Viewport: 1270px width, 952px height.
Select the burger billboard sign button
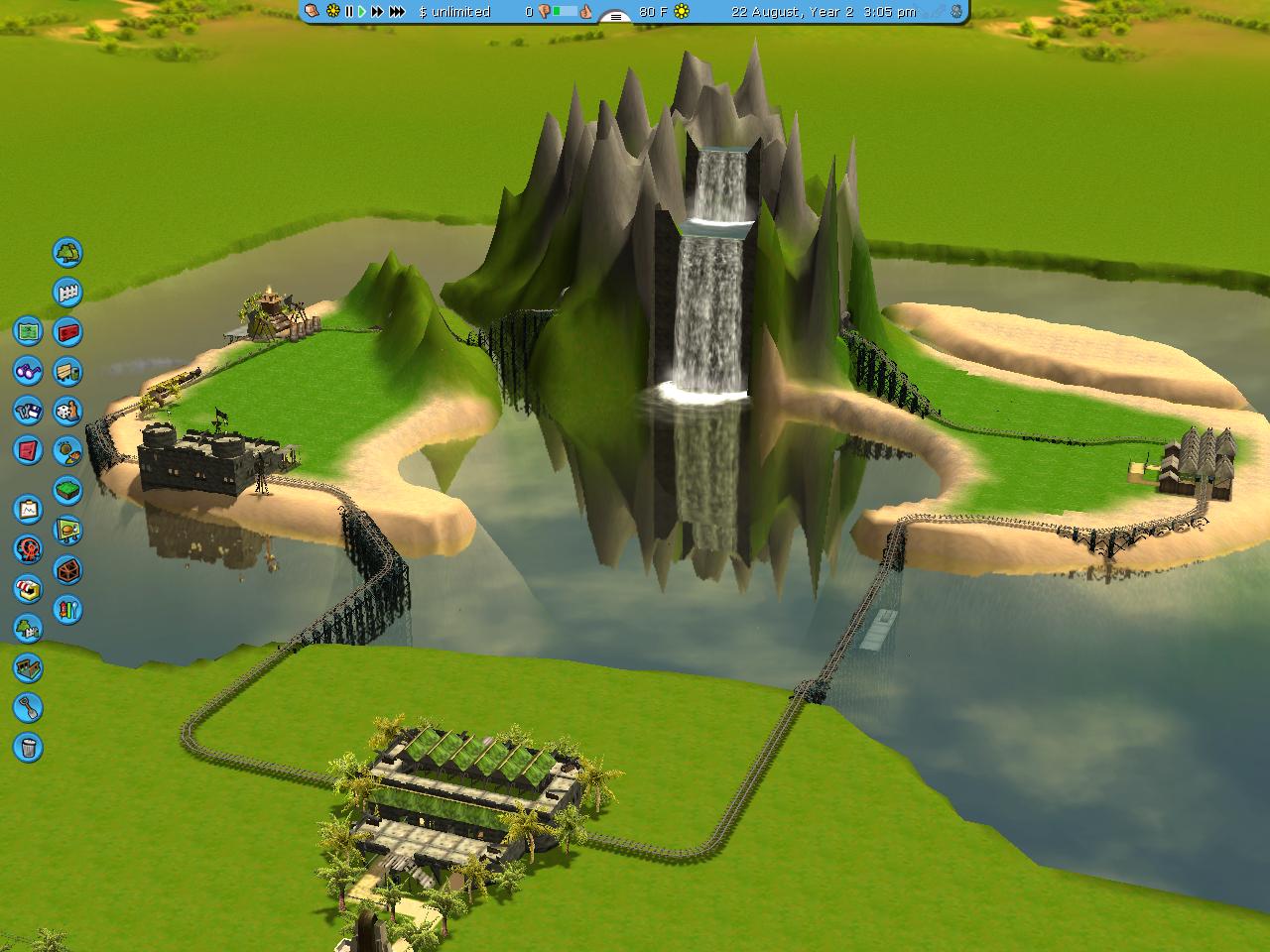67,531
